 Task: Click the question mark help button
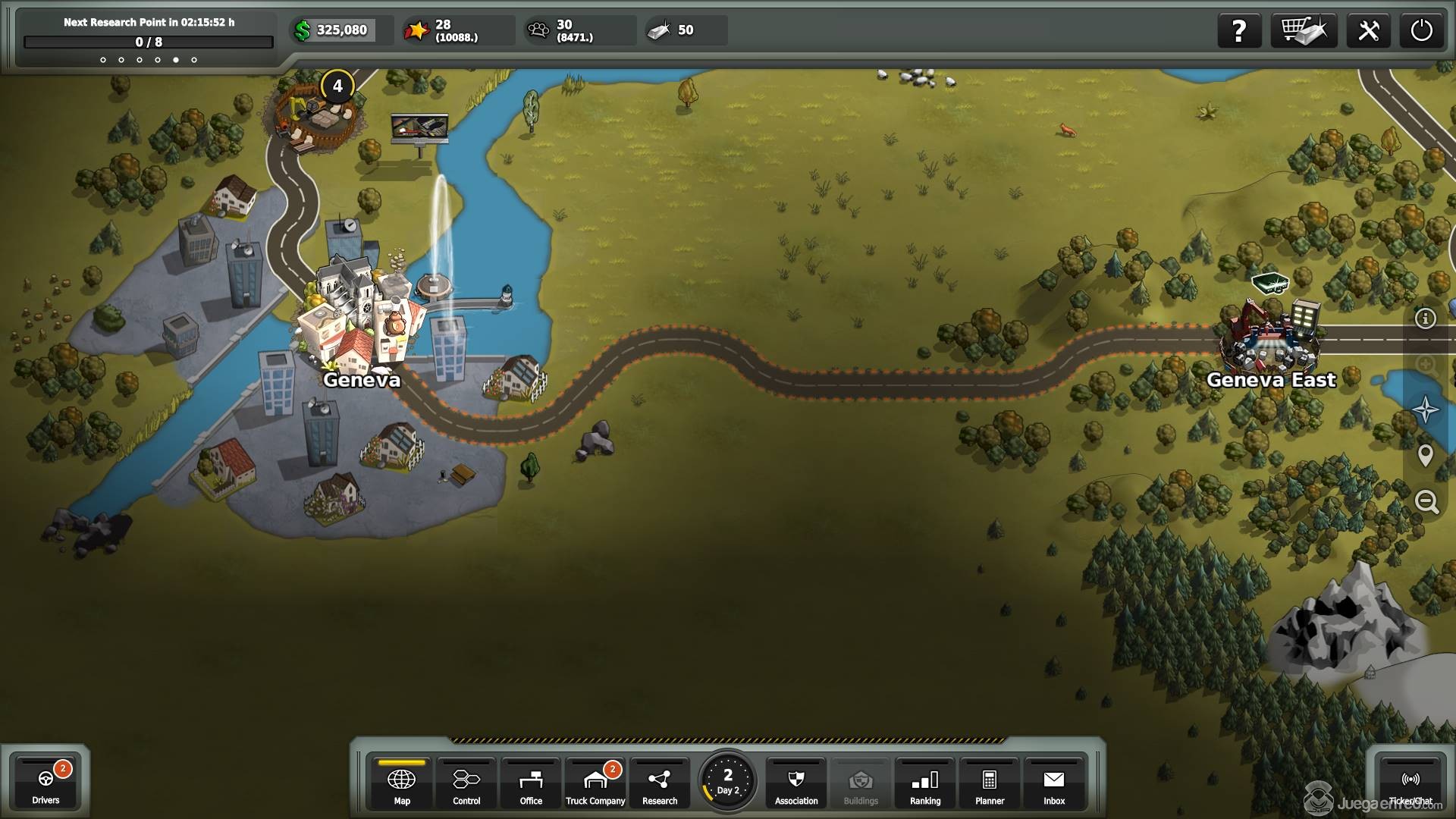(x=1239, y=31)
